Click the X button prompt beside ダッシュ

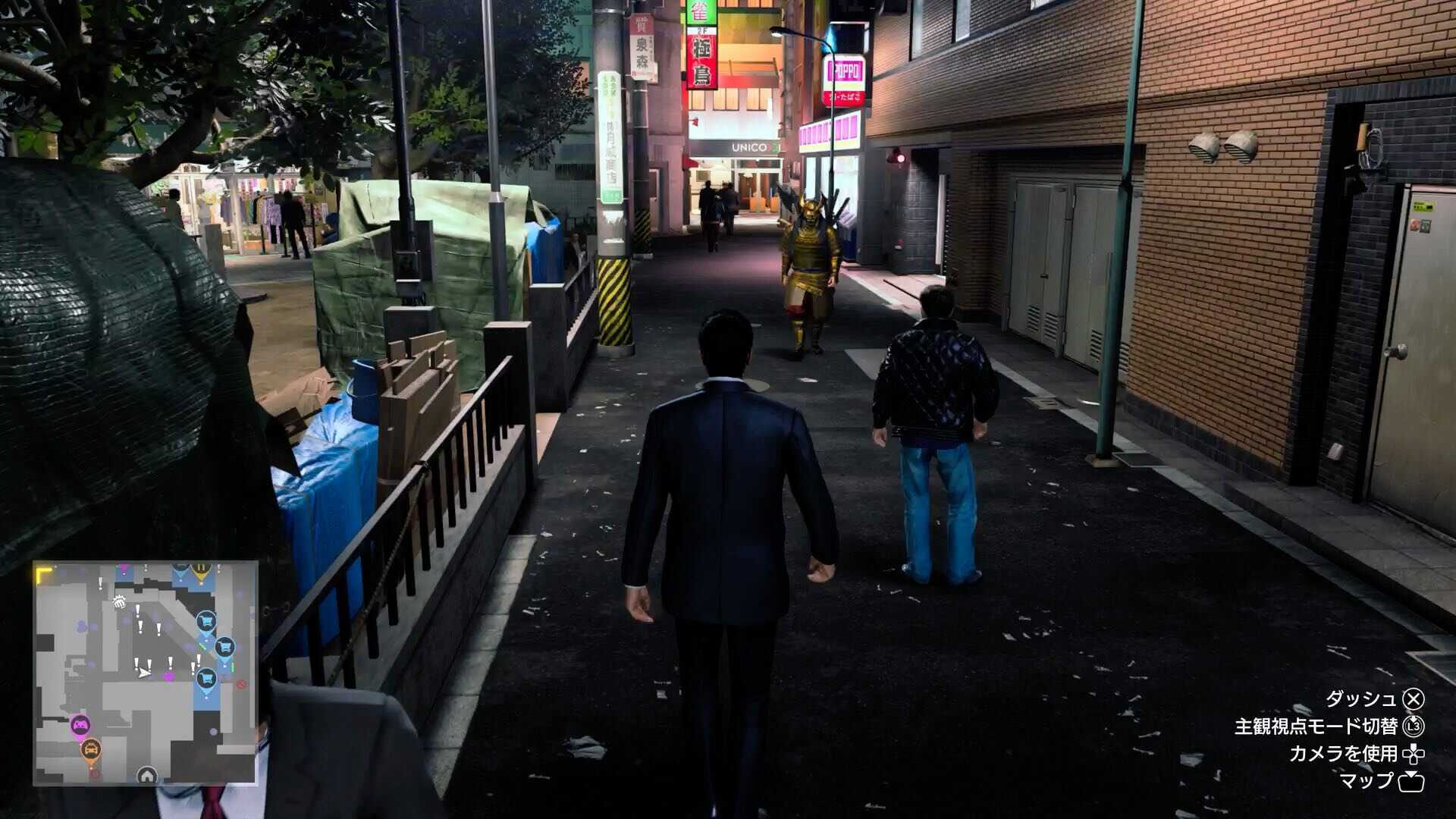(x=1414, y=701)
